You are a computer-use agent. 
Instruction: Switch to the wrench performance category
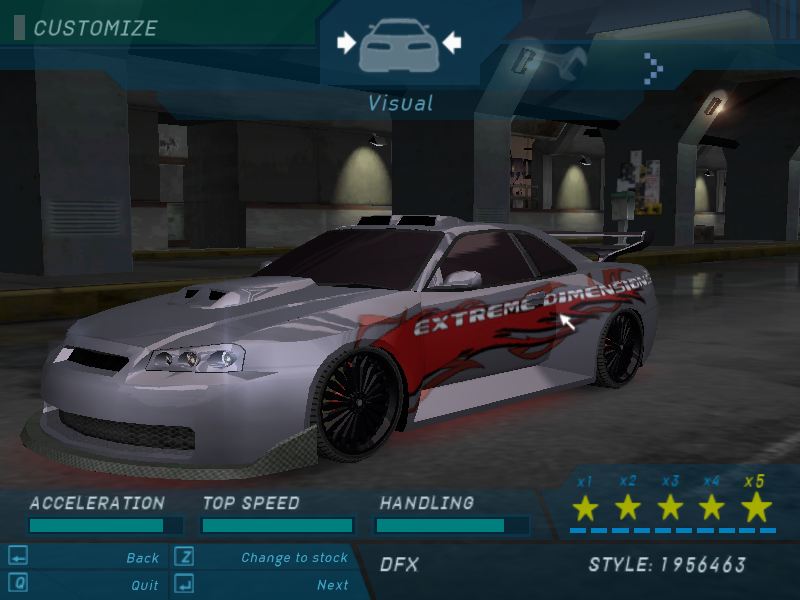(542, 63)
